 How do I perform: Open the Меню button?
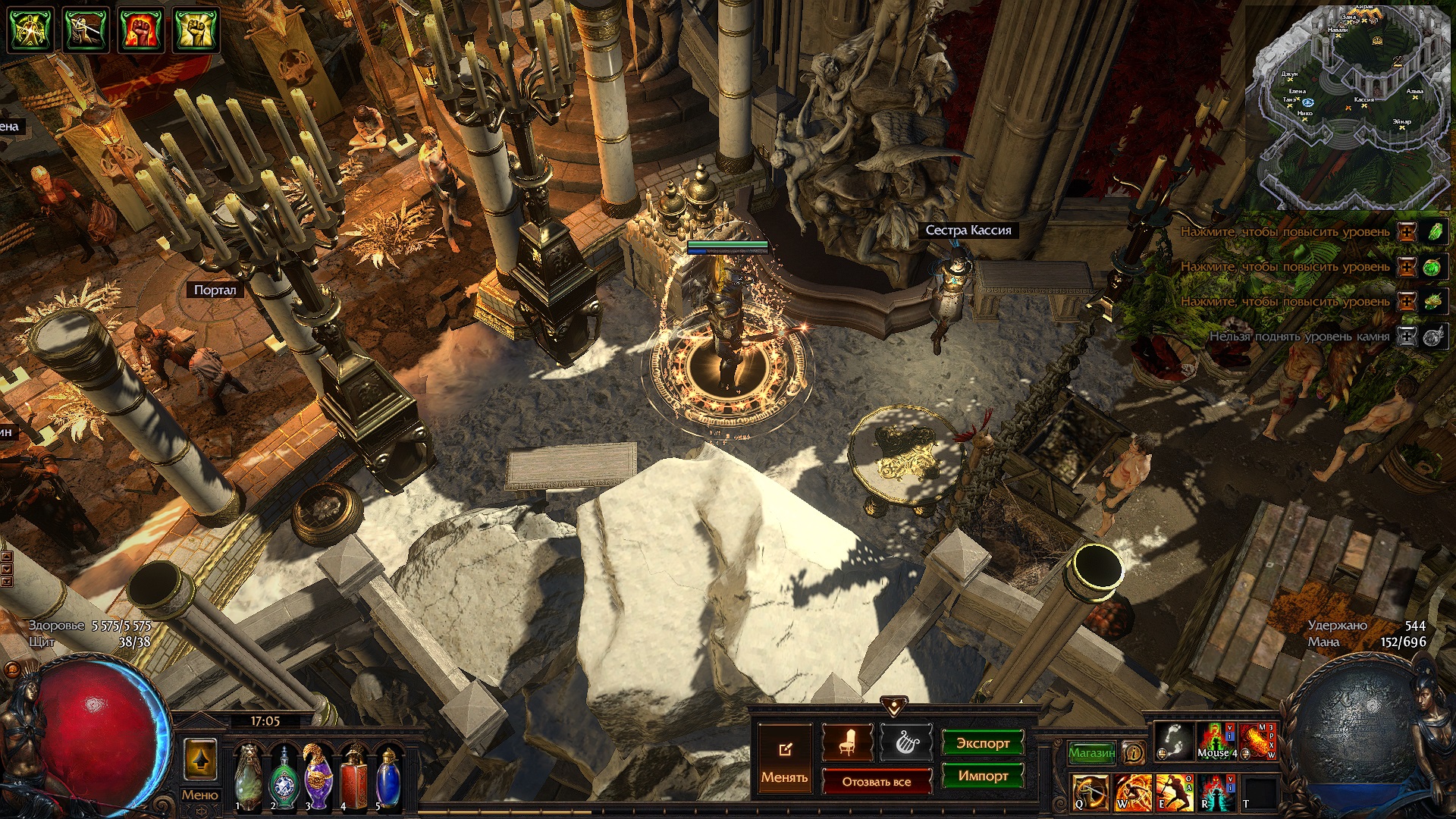(199, 795)
